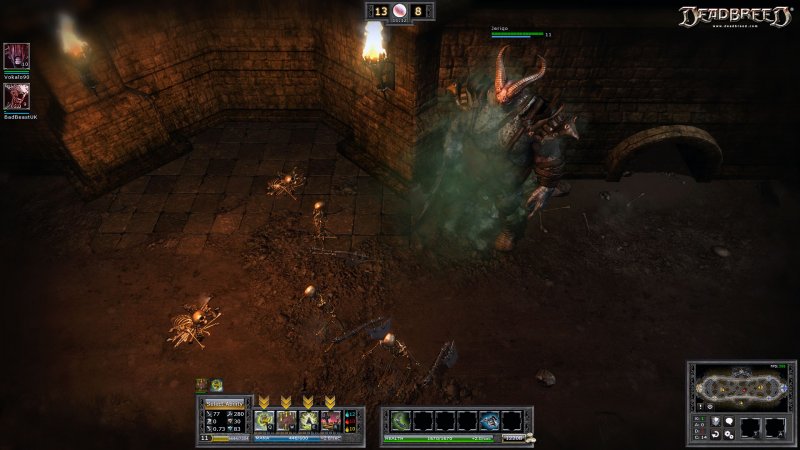Click the curved return arrow icon
The height and width of the screenshot is (450, 800).
point(715,434)
